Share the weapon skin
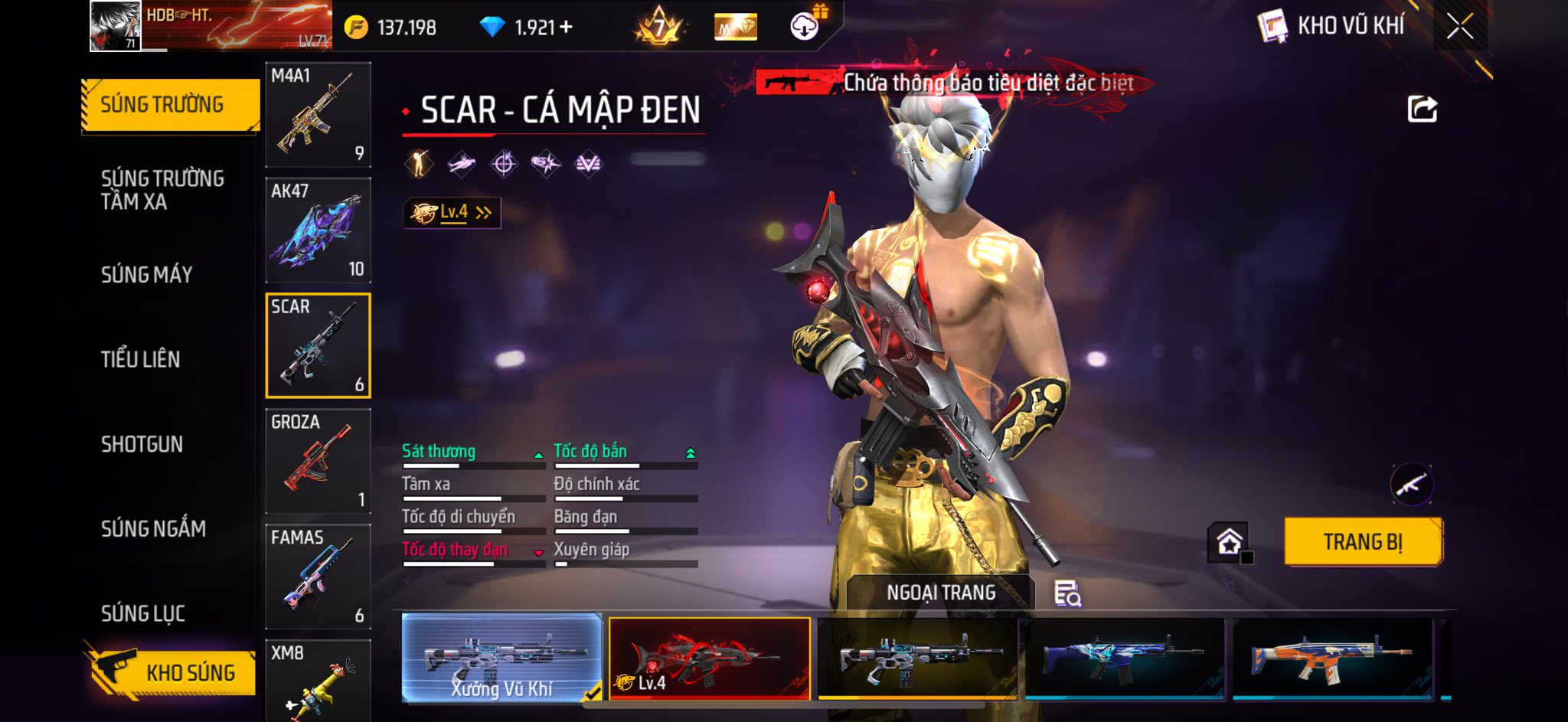This screenshot has width=1568, height=722. pos(1422,109)
